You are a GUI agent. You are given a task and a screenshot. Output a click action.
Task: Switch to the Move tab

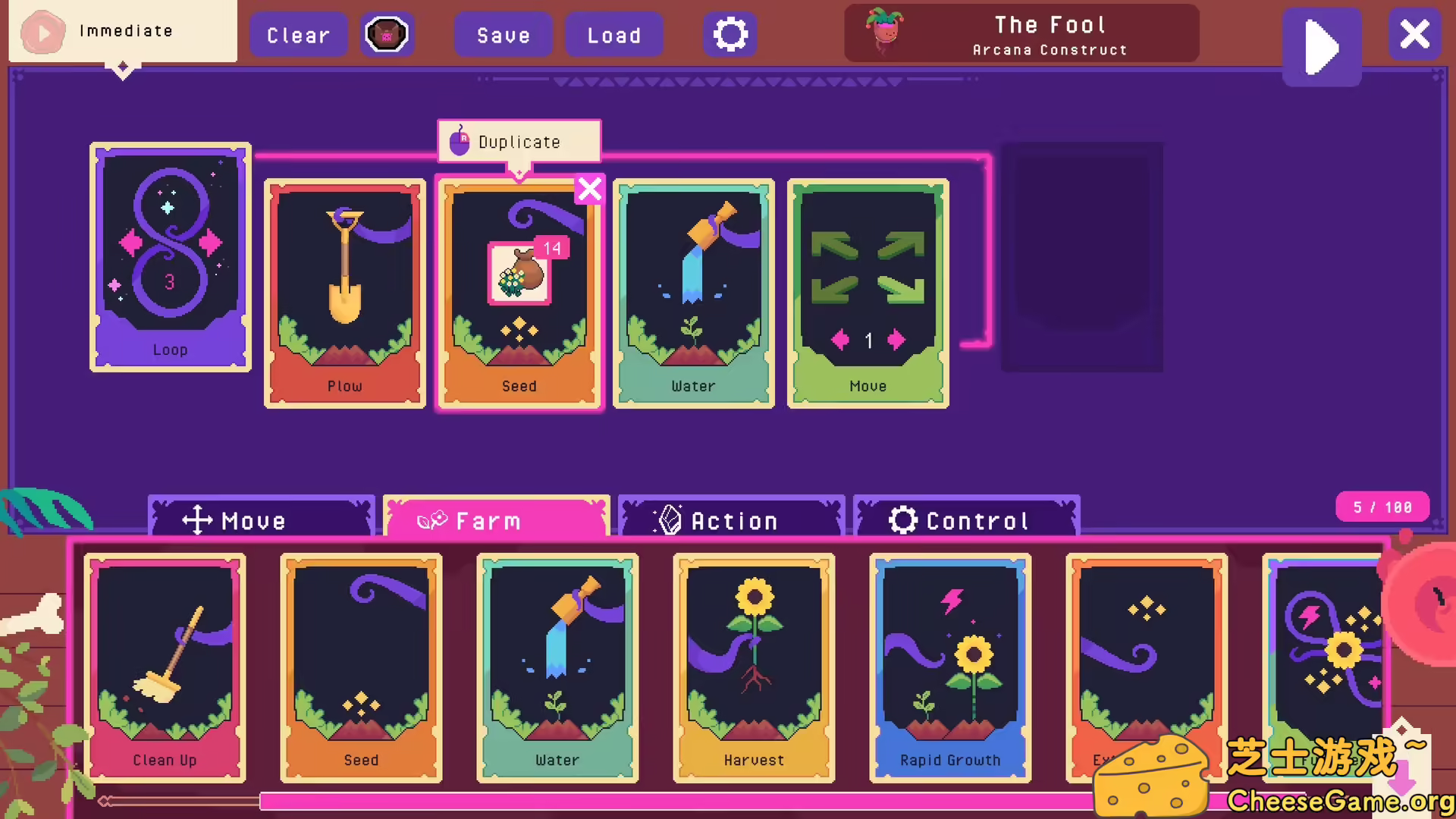pos(260,520)
